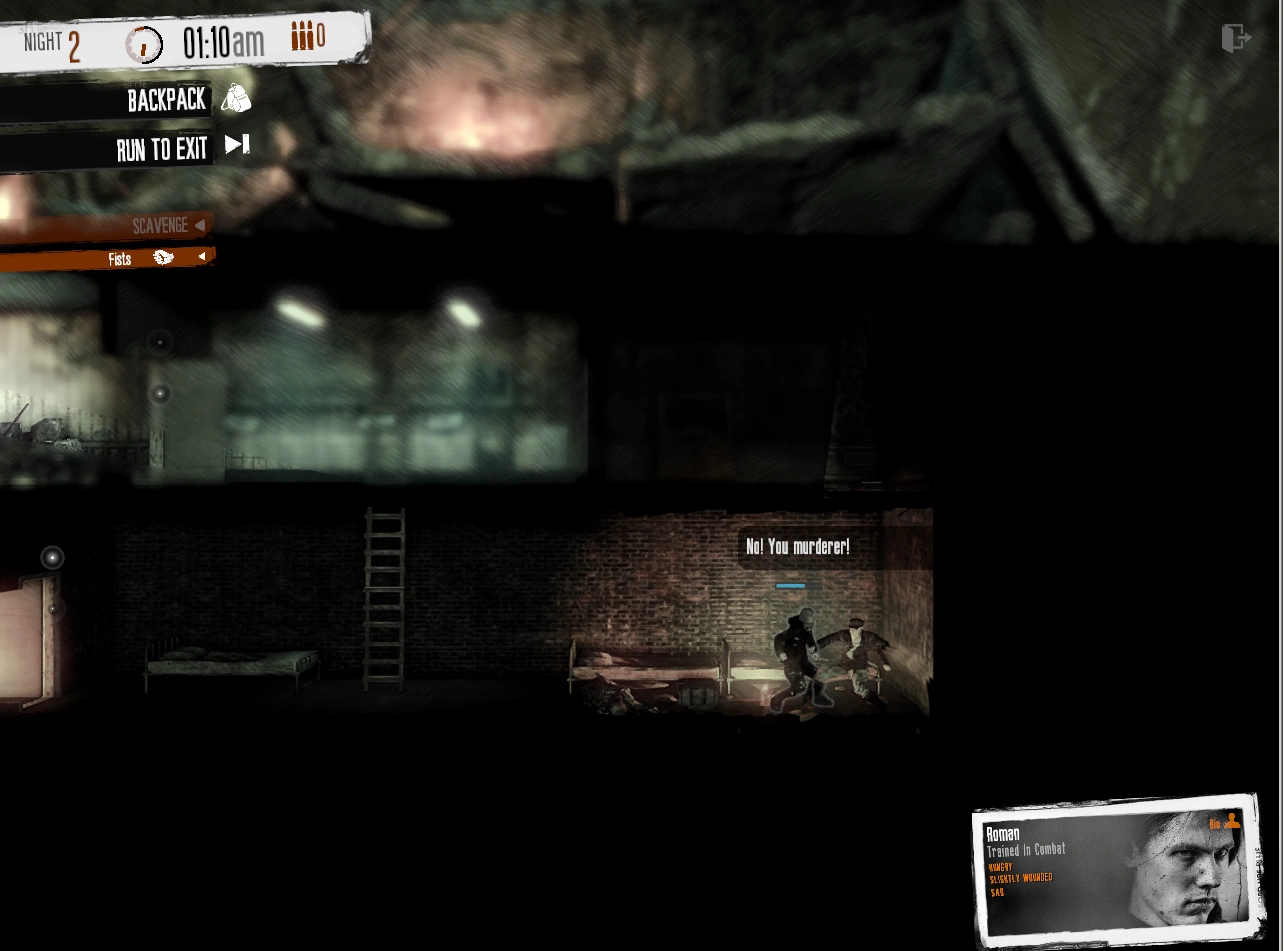This screenshot has width=1284, height=951.
Task: Select the fist icon on the weapon bar
Action: click(x=162, y=258)
